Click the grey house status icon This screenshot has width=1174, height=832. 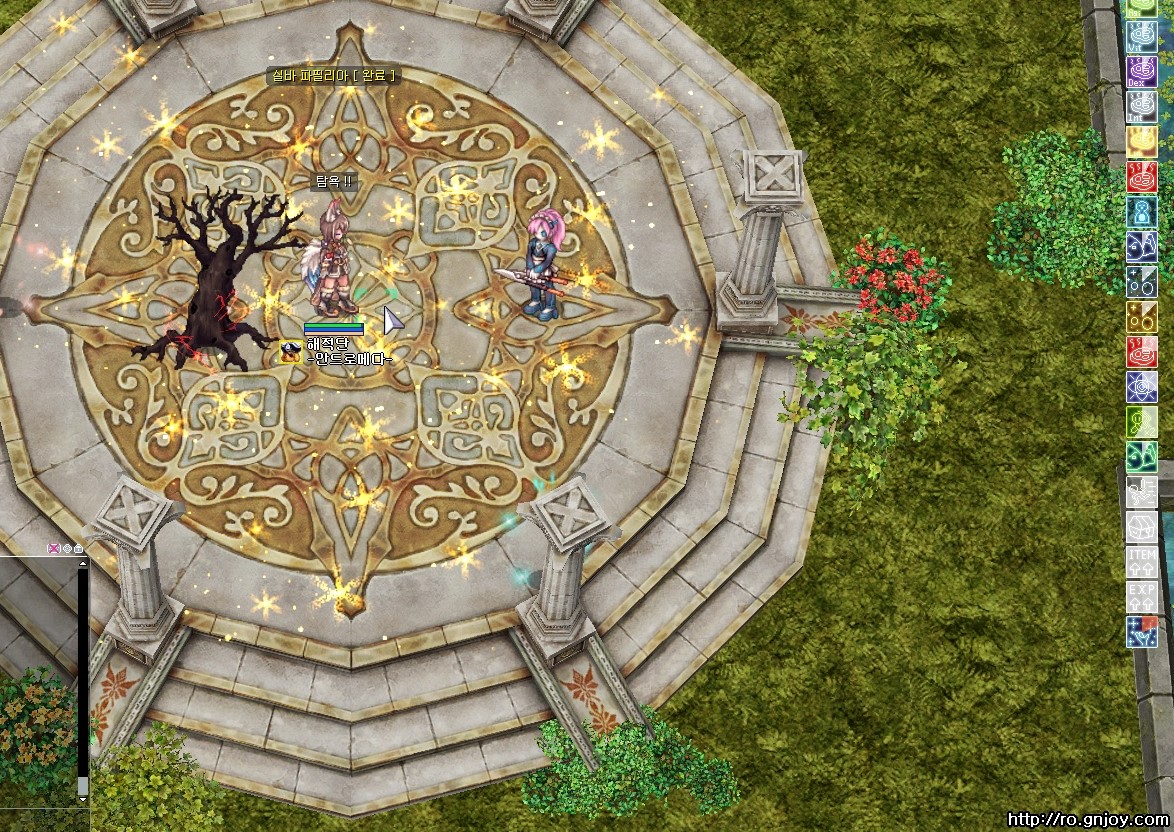coord(1142,527)
